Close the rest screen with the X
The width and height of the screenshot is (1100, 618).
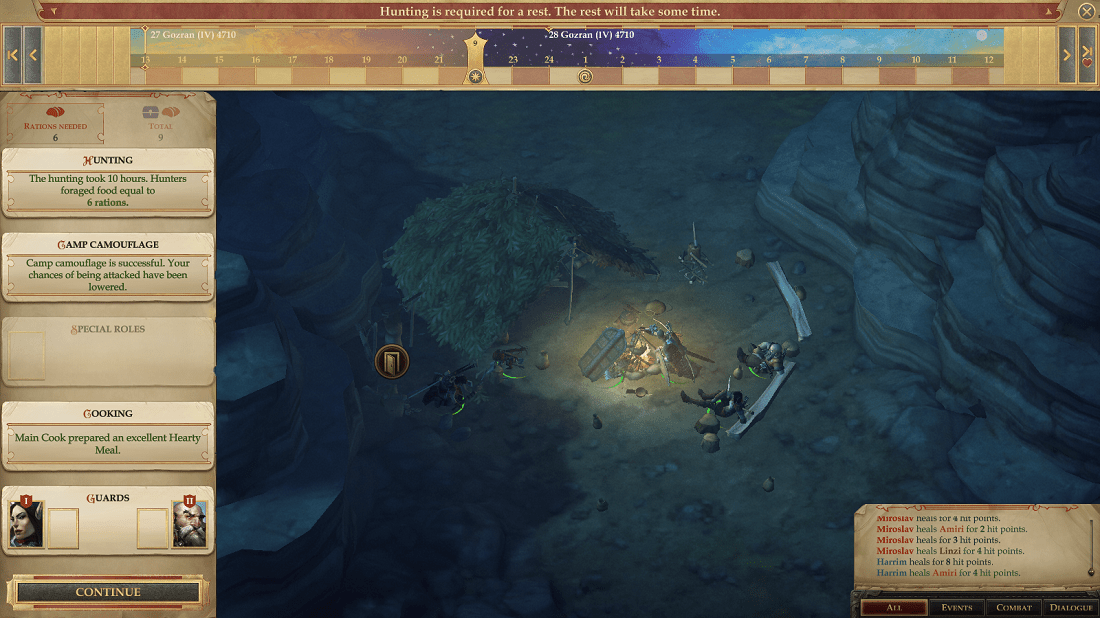(x=1086, y=12)
